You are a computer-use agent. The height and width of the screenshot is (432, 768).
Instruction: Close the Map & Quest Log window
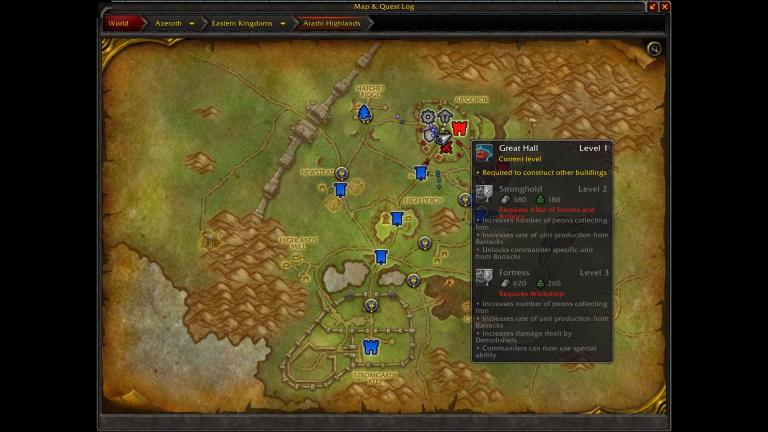click(665, 7)
